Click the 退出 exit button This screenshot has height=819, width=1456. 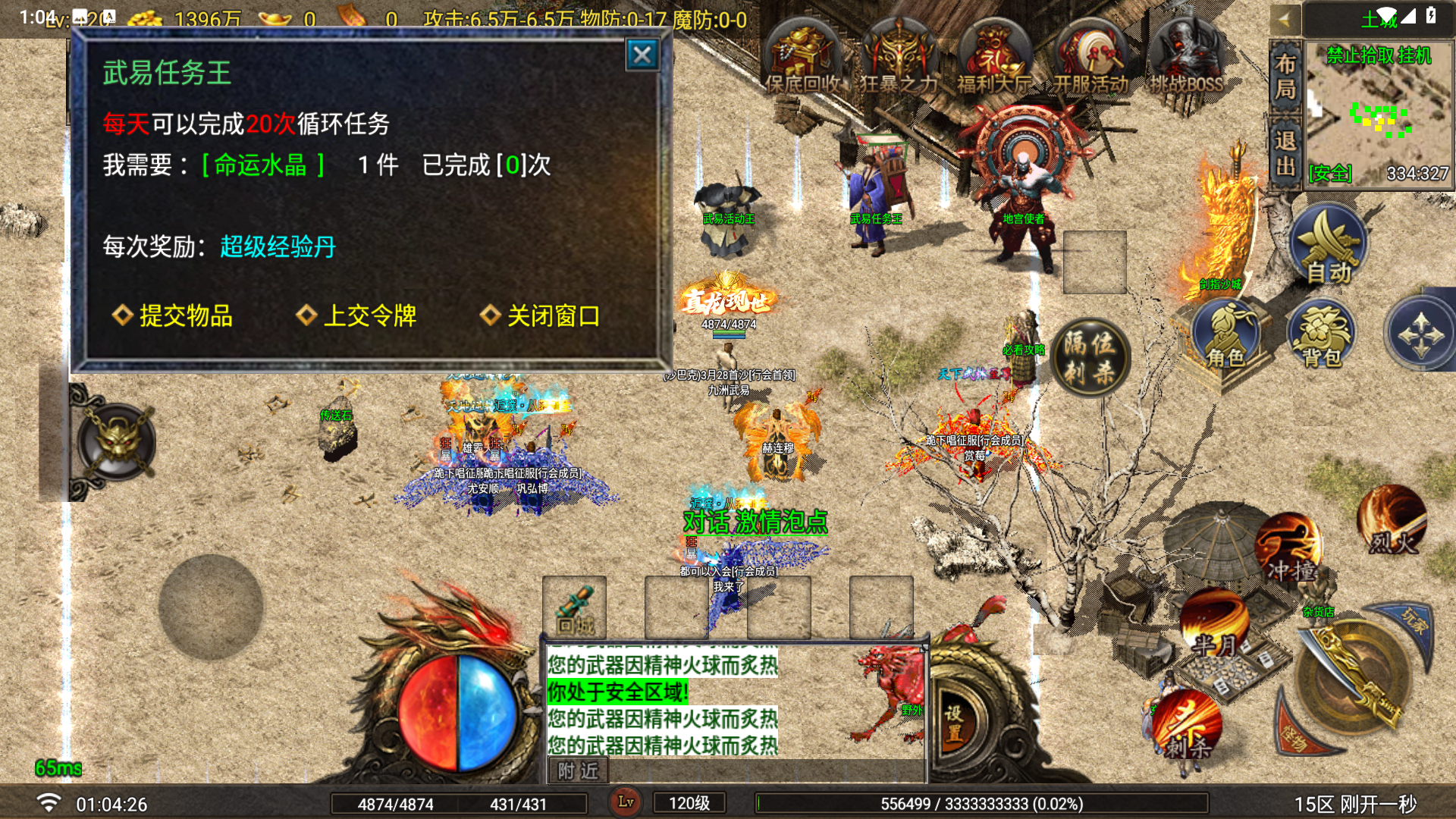[1285, 152]
